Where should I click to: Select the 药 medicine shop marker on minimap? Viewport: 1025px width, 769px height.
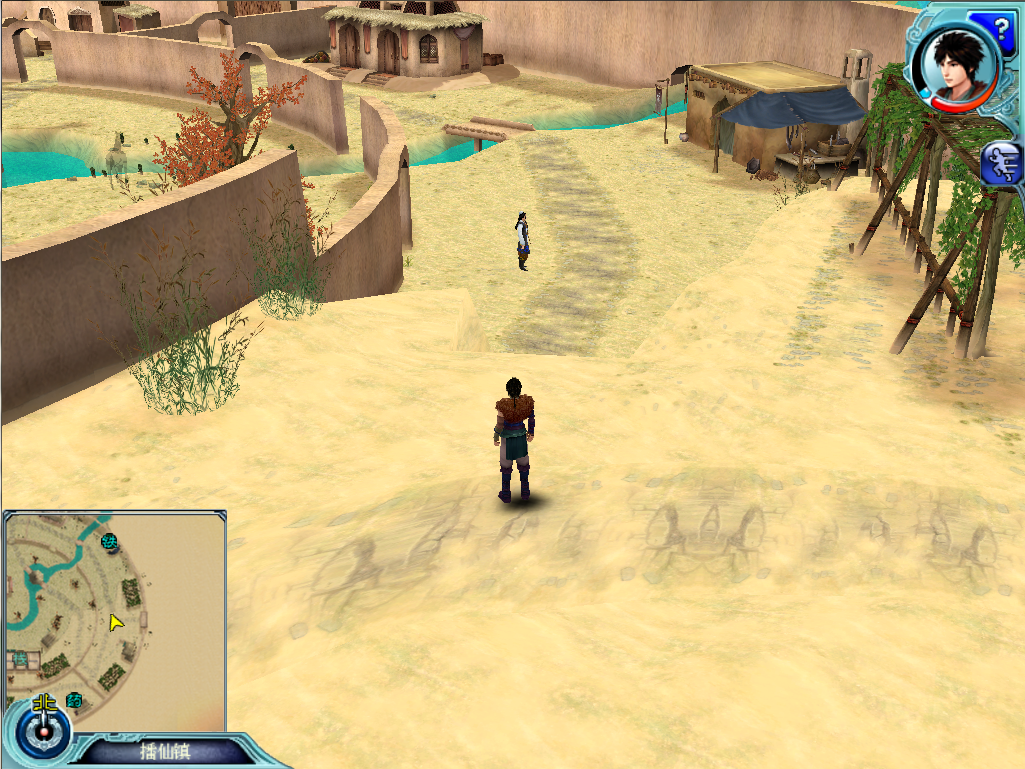(x=74, y=699)
